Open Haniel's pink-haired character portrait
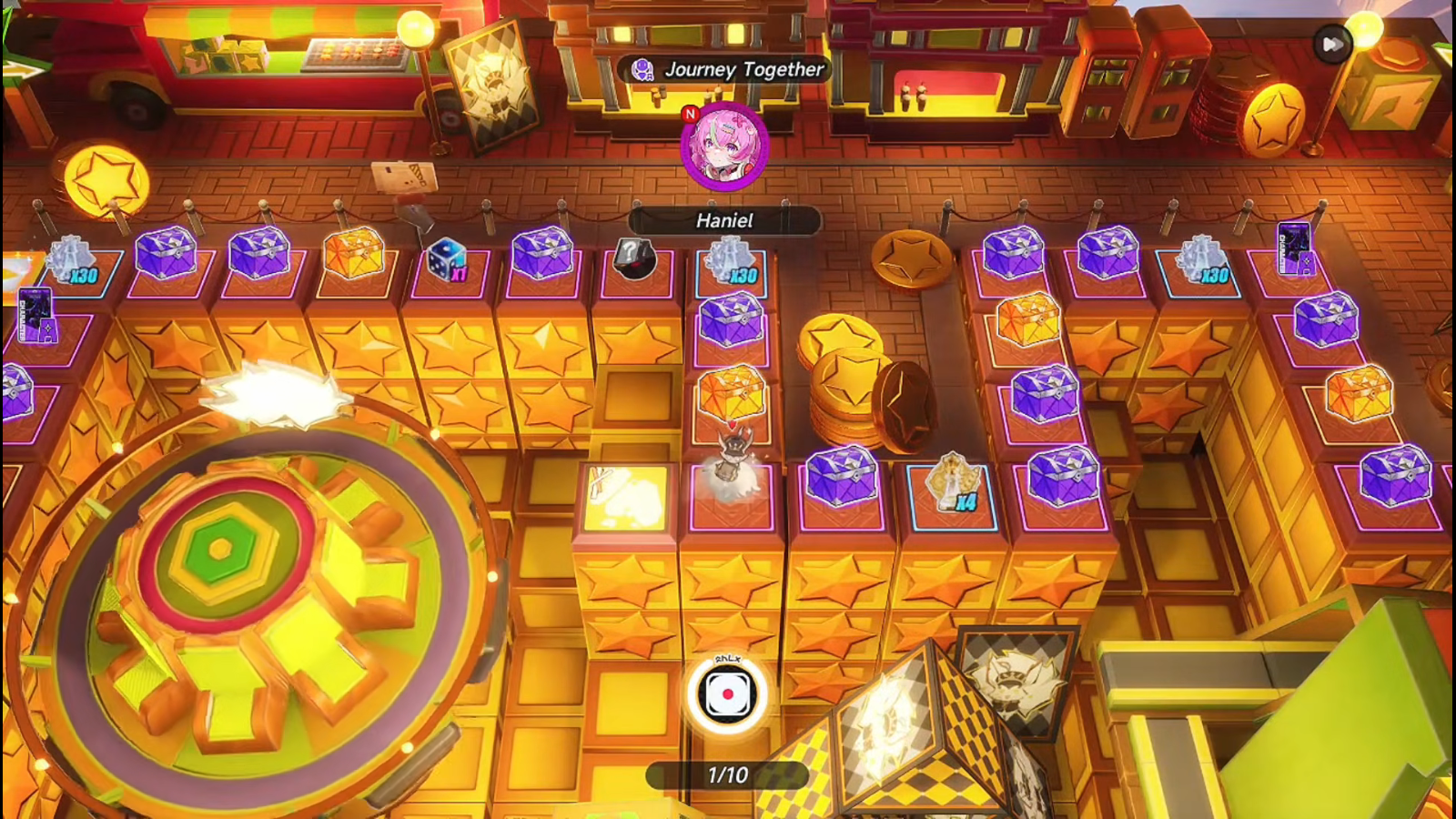Image resolution: width=1456 pixels, height=819 pixels. tap(725, 147)
